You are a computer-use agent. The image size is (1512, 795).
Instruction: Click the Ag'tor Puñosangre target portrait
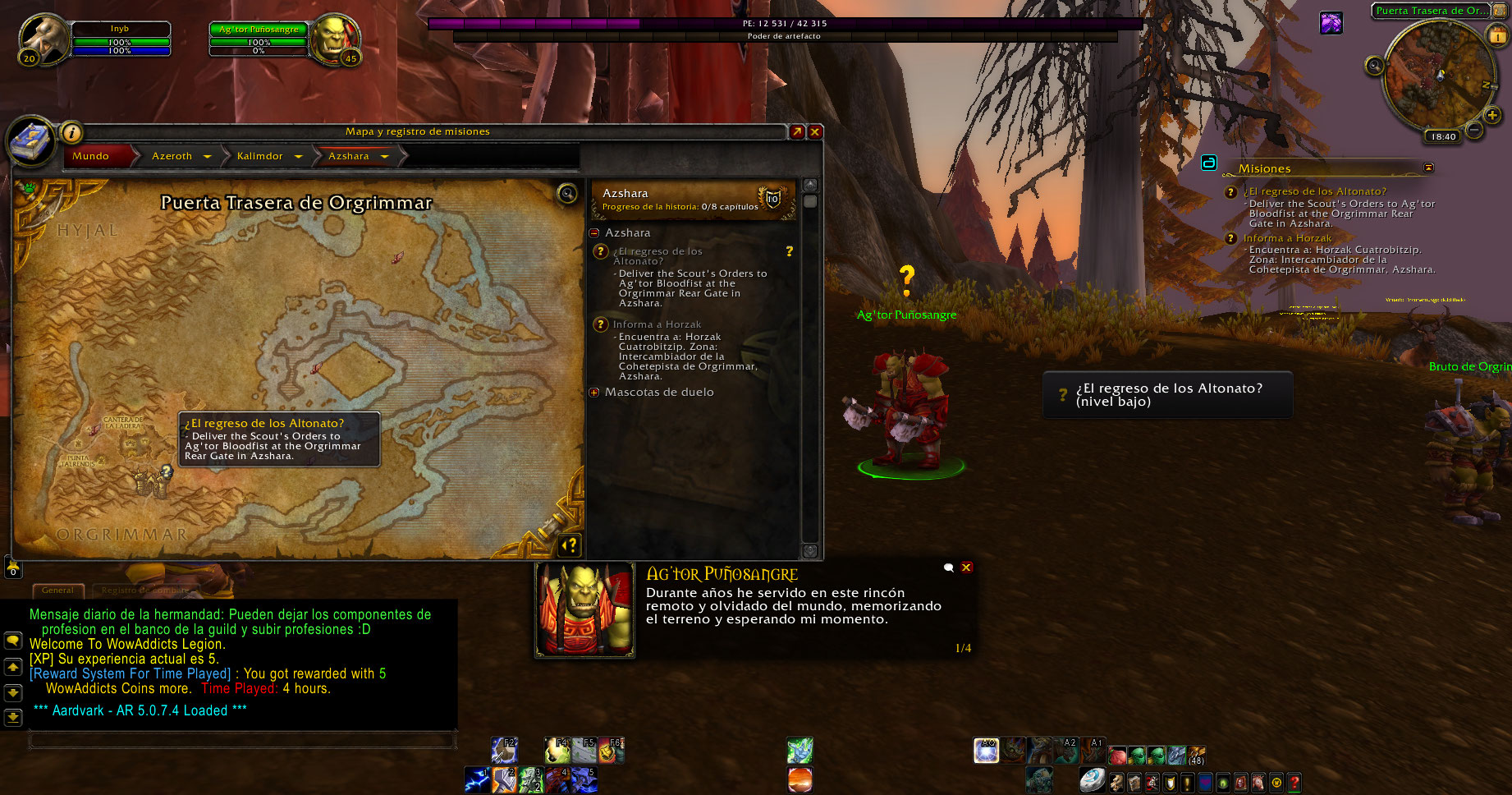point(333,38)
